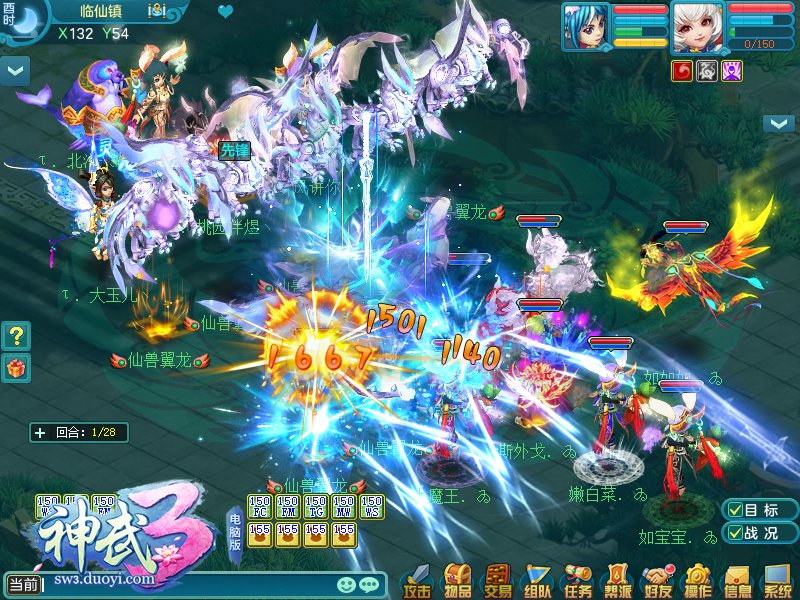Open the 组队 team panel
Viewport: 800px width, 600px height.
(537, 580)
